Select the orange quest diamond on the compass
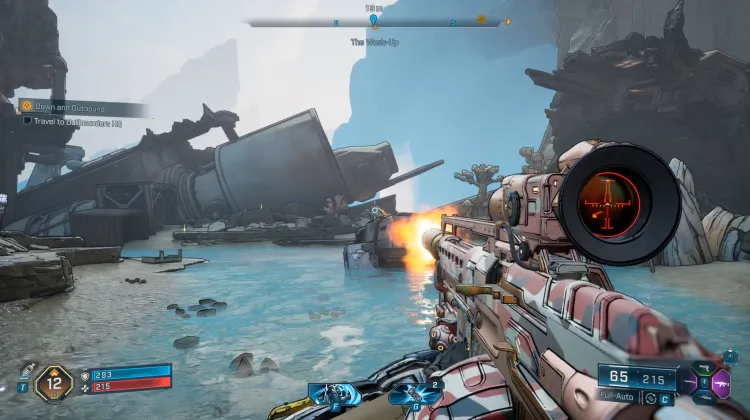This screenshot has width=750, height=420. [x=481, y=19]
